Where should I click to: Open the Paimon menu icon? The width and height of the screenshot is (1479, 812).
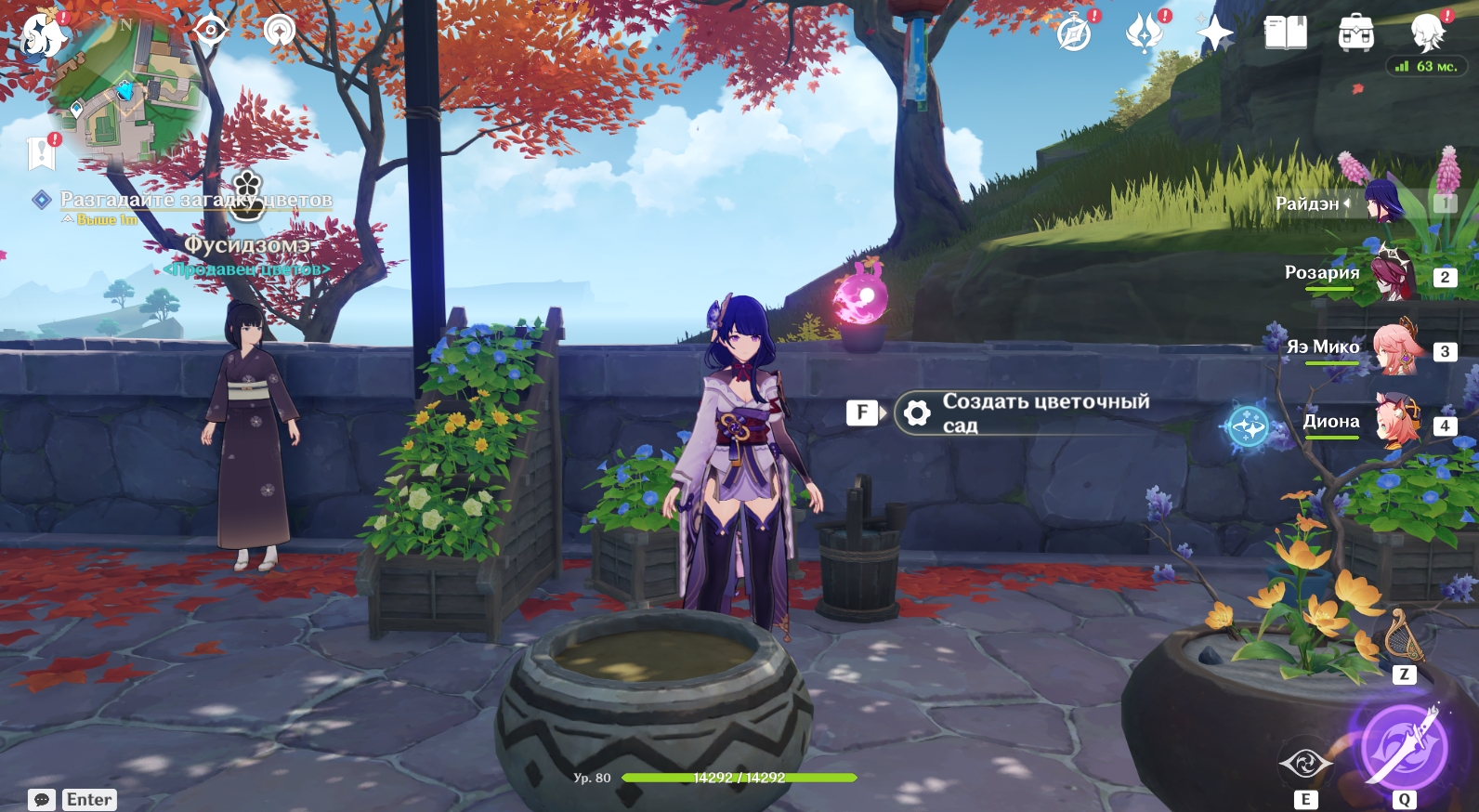point(44,35)
